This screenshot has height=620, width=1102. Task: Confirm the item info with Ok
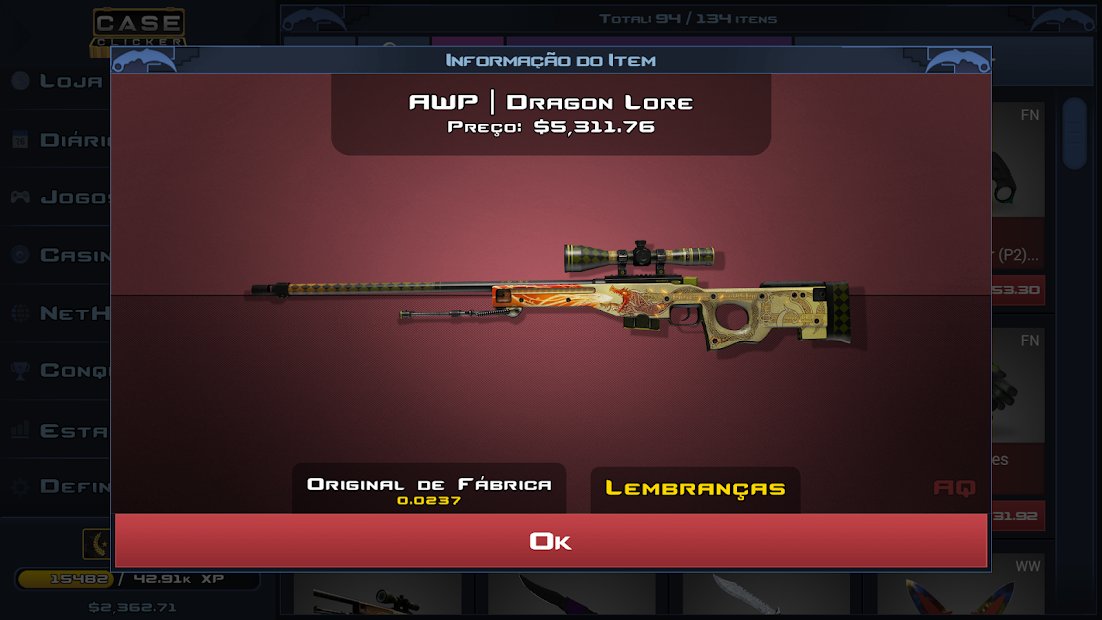(551, 541)
